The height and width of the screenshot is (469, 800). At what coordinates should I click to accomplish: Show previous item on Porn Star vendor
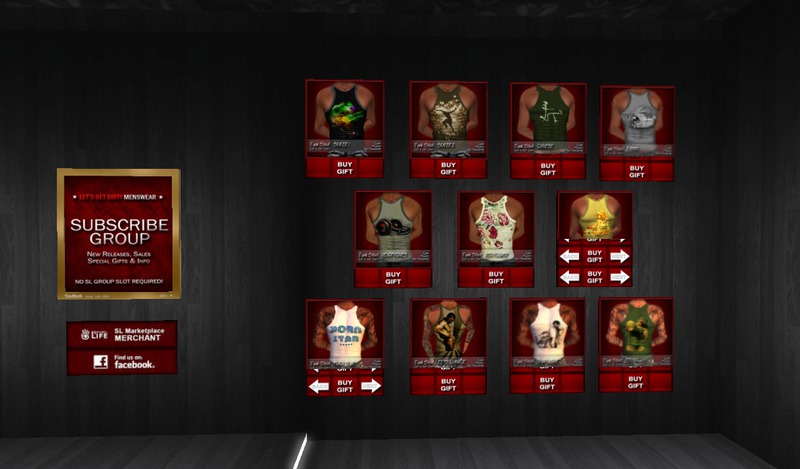(x=319, y=386)
